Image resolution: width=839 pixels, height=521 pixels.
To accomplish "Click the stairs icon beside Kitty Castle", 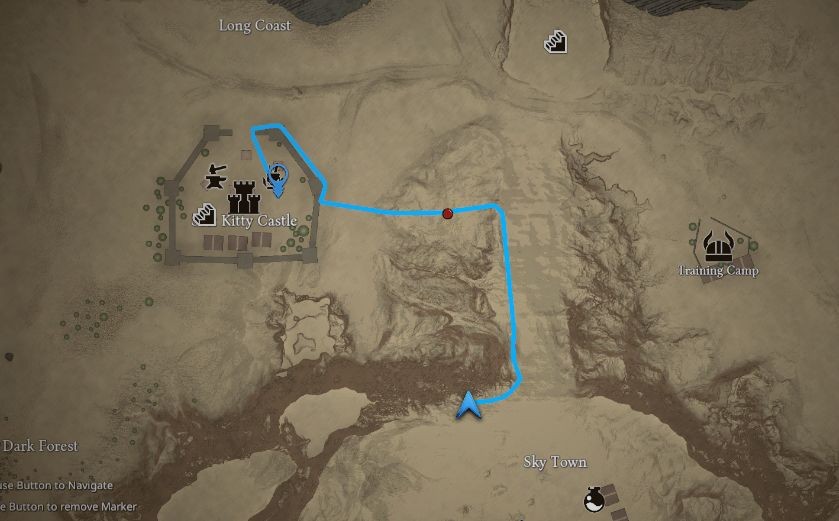I will point(205,215).
